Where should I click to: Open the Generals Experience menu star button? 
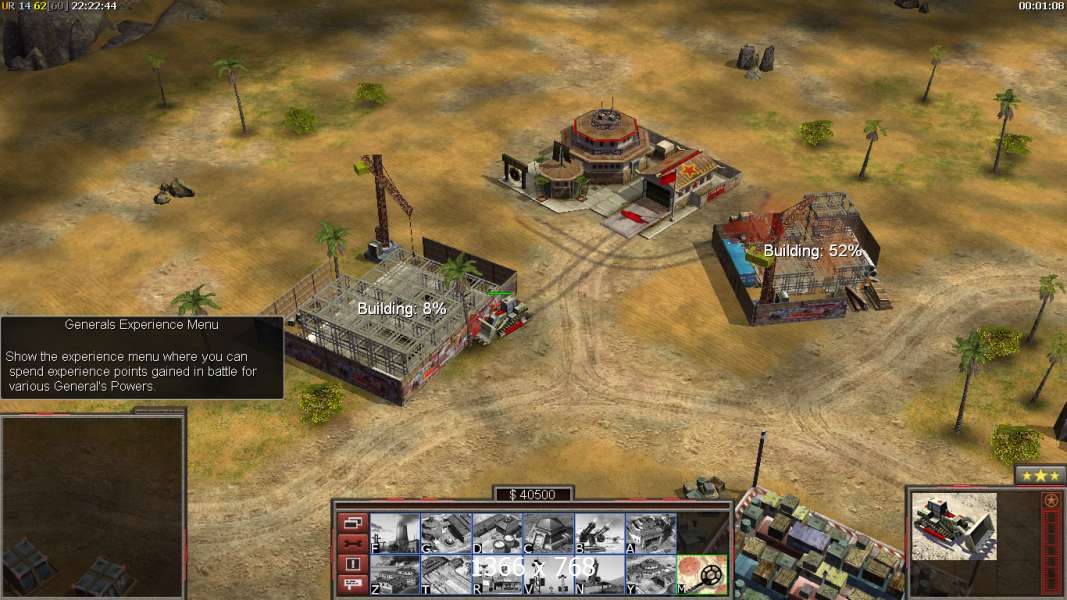click(1040, 475)
